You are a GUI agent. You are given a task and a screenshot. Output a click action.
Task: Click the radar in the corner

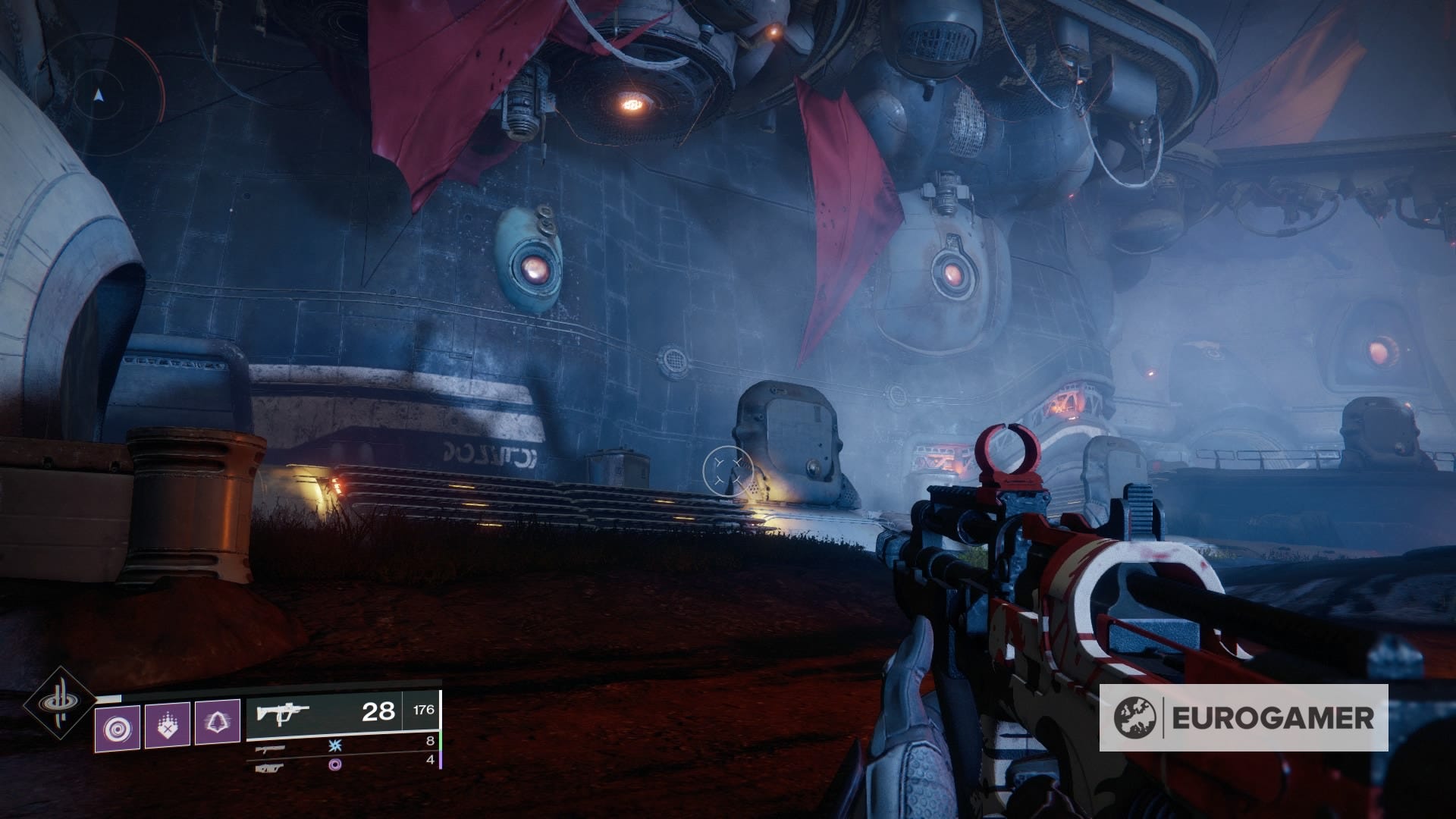pos(99,96)
